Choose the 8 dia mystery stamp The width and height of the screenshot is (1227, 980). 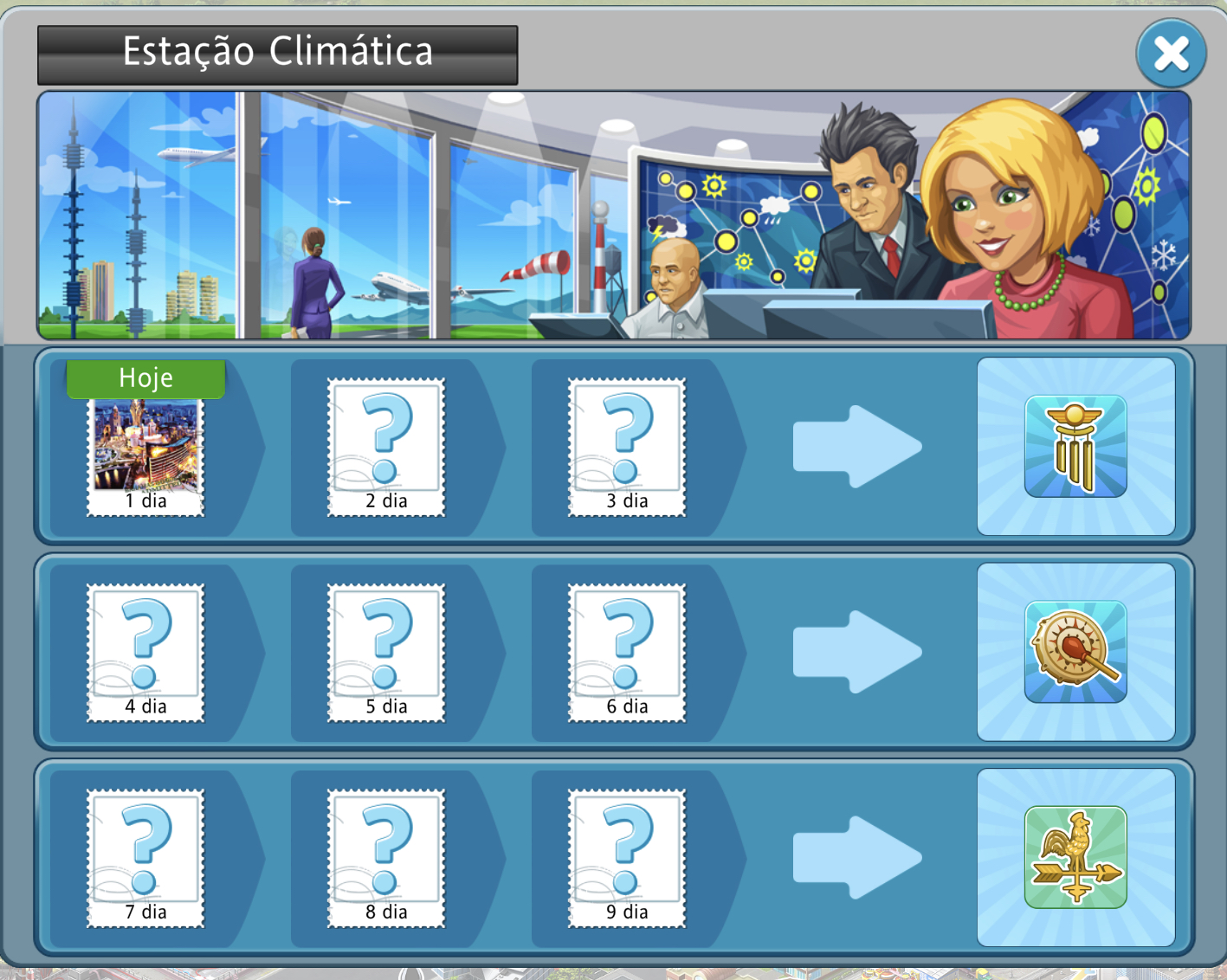386,858
